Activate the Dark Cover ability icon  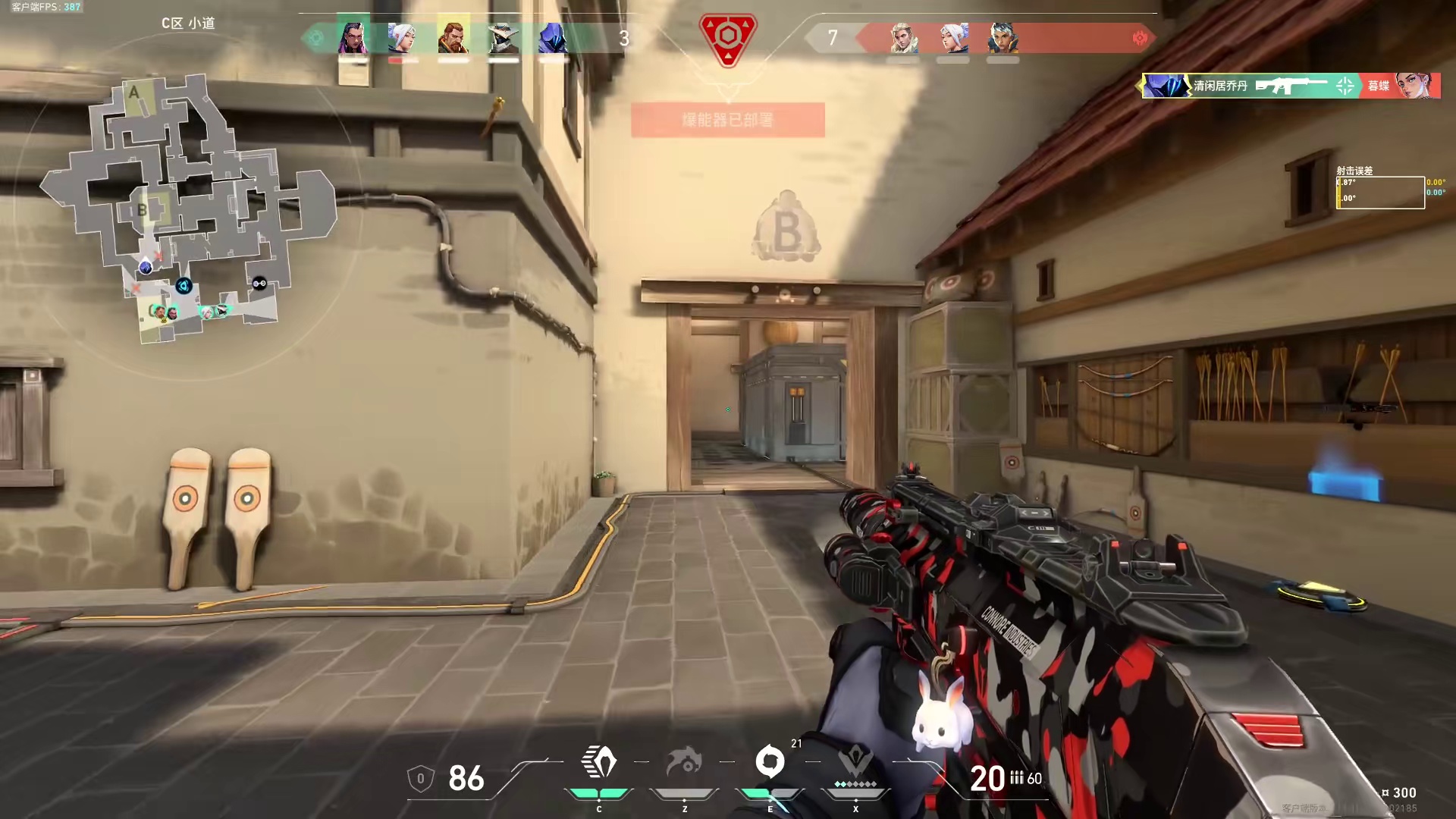[770, 763]
